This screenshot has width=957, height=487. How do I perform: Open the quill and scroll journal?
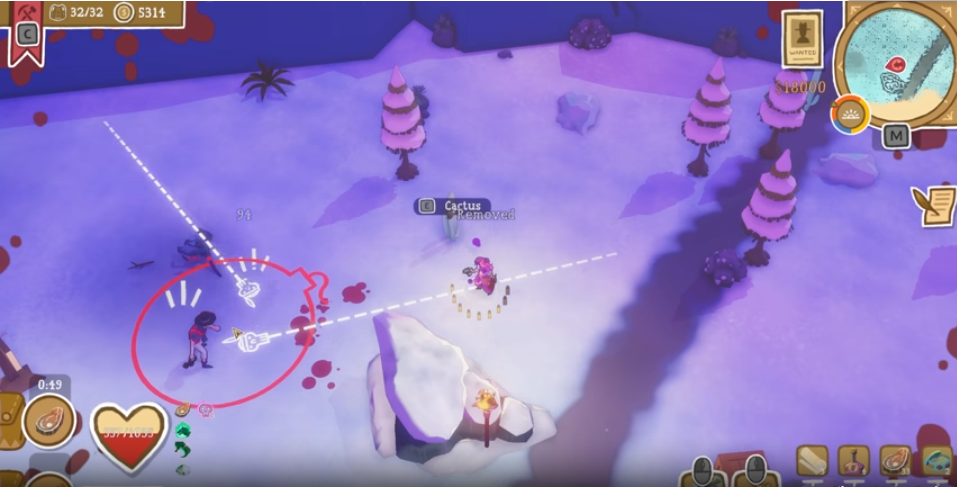click(934, 204)
